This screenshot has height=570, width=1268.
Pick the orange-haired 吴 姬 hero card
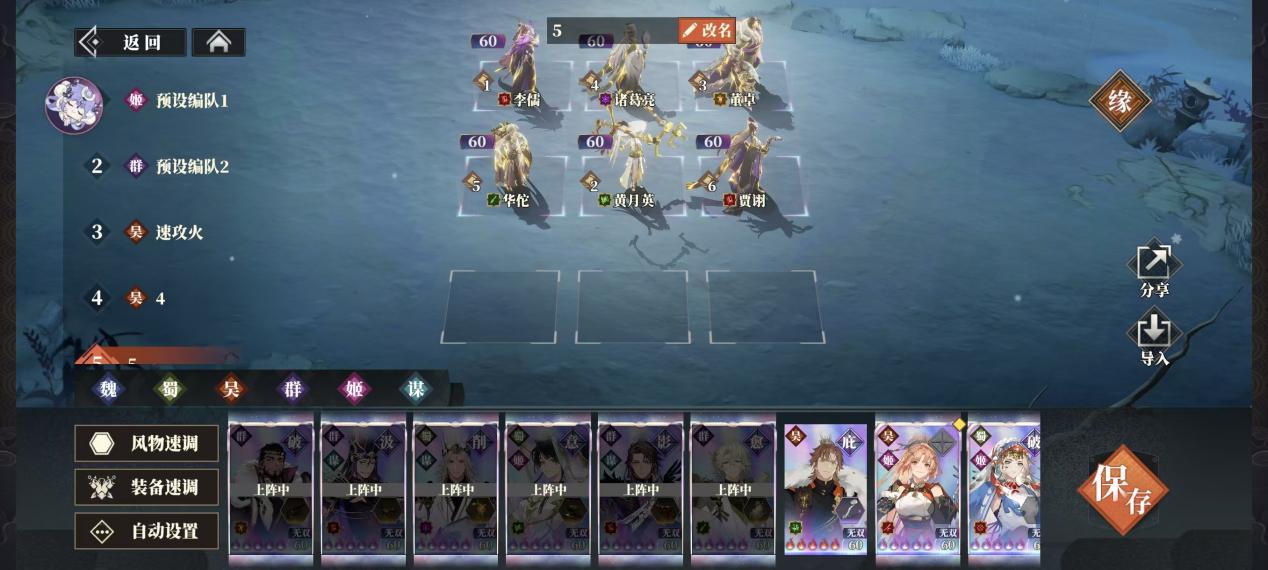917,485
